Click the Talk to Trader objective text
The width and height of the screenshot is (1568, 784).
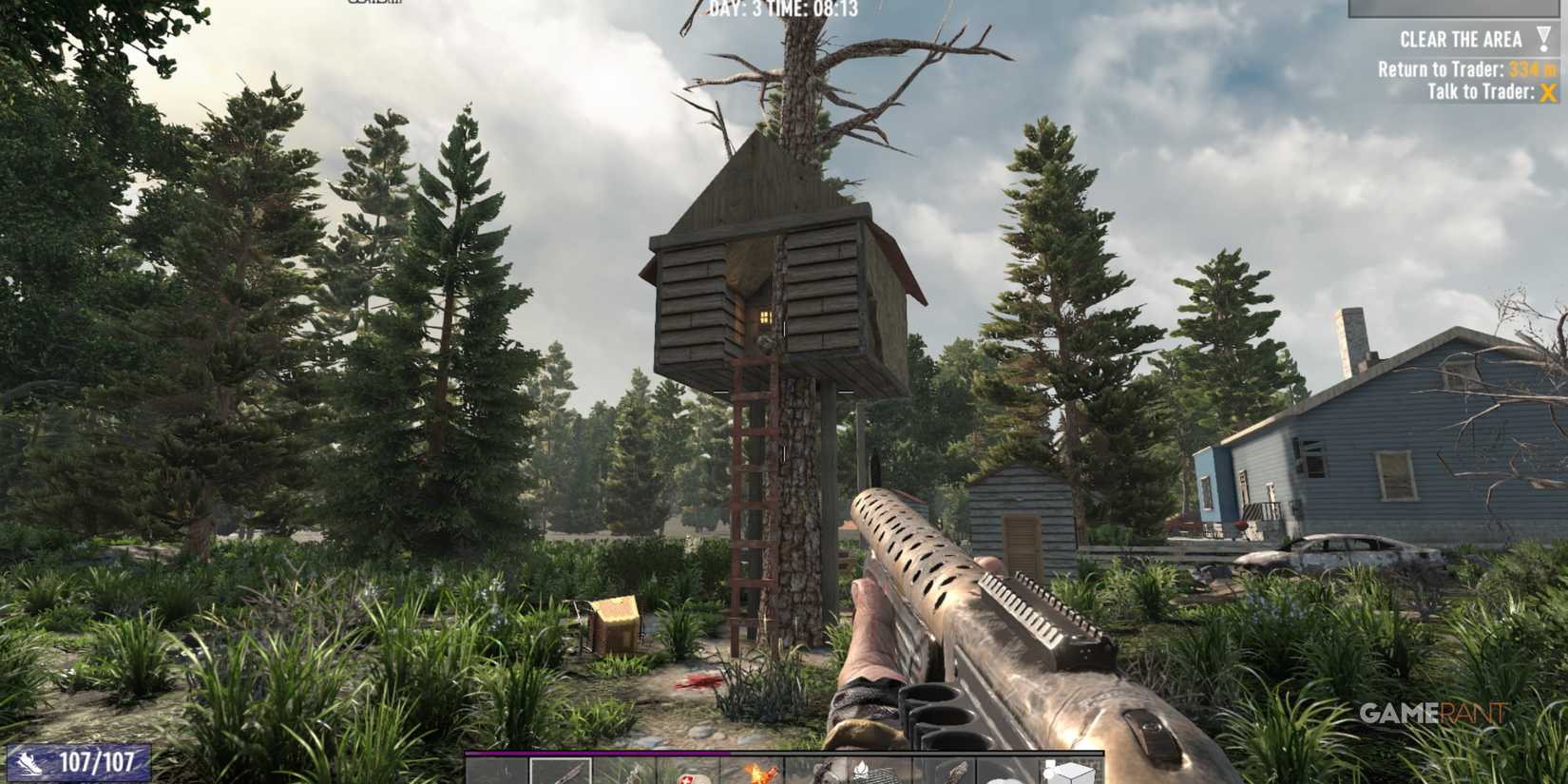(x=1480, y=91)
